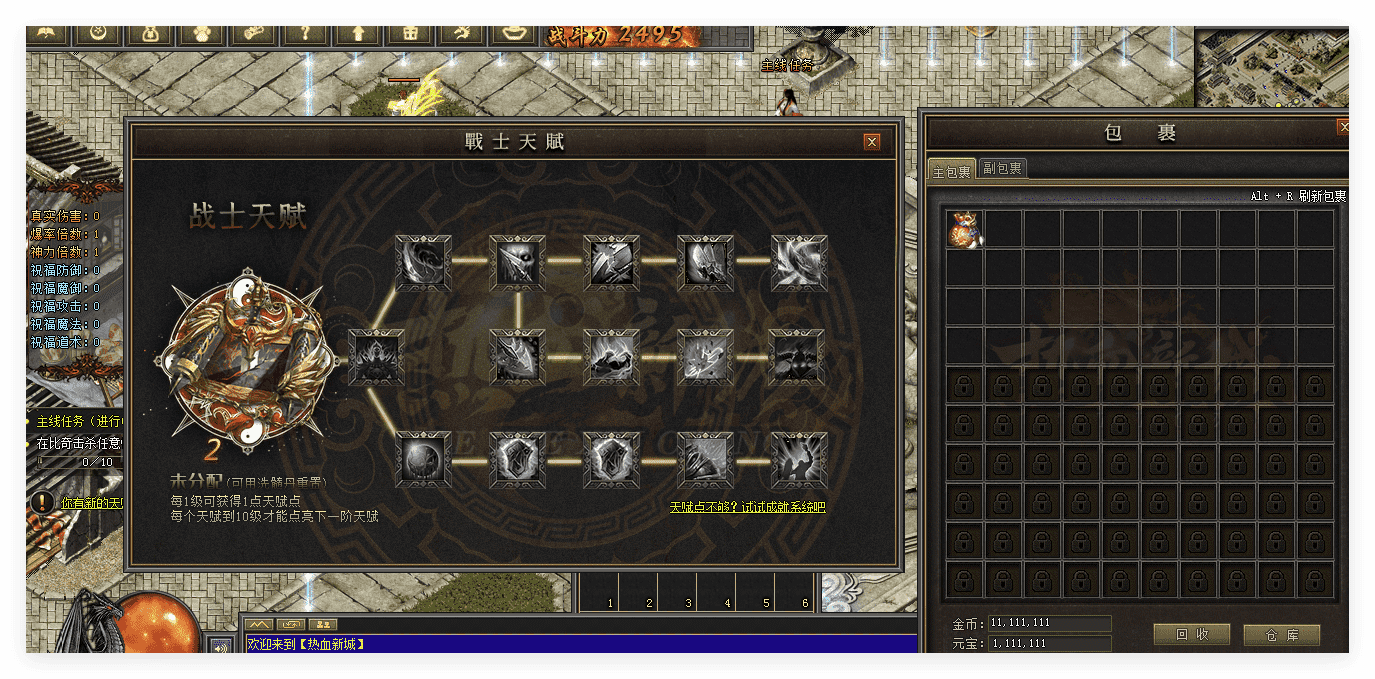The width and height of the screenshot is (1375, 679).
Task: Open the question mark help icon in the top toolbar
Action: pos(304,34)
